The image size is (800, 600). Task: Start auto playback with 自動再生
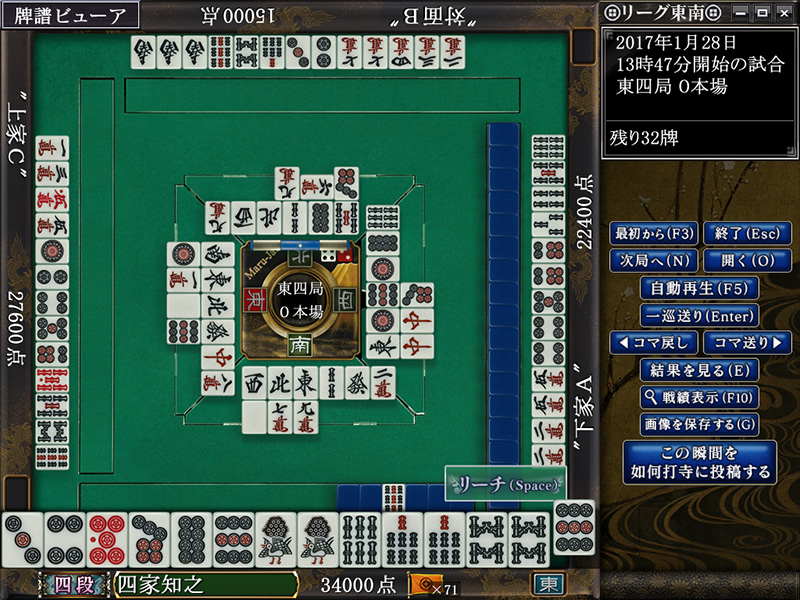click(x=699, y=288)
